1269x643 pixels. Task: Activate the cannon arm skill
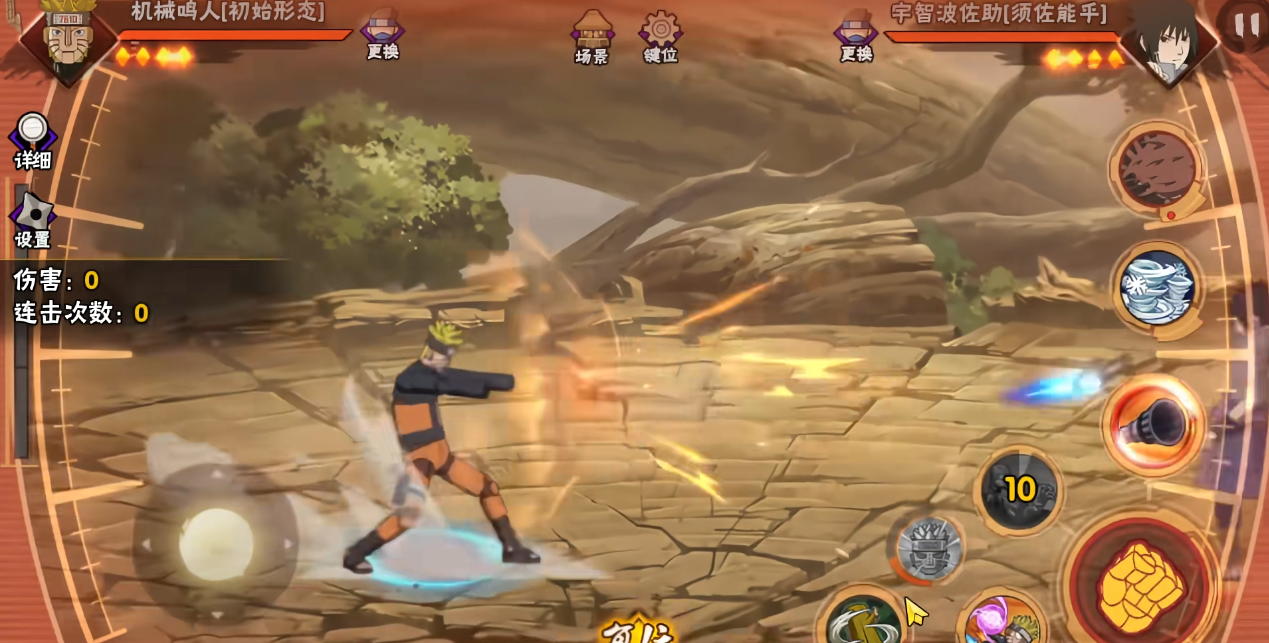1154,425
